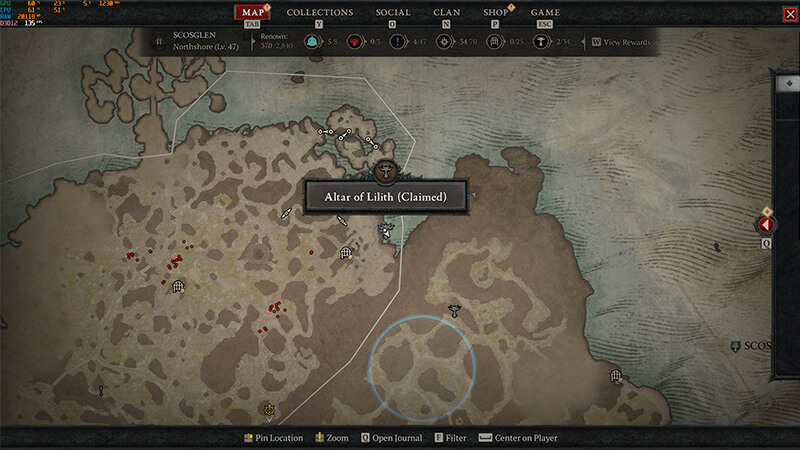Screen dimensions: 800x450
Task: Go to the Clan tab
Action: (x=447, y=13)
